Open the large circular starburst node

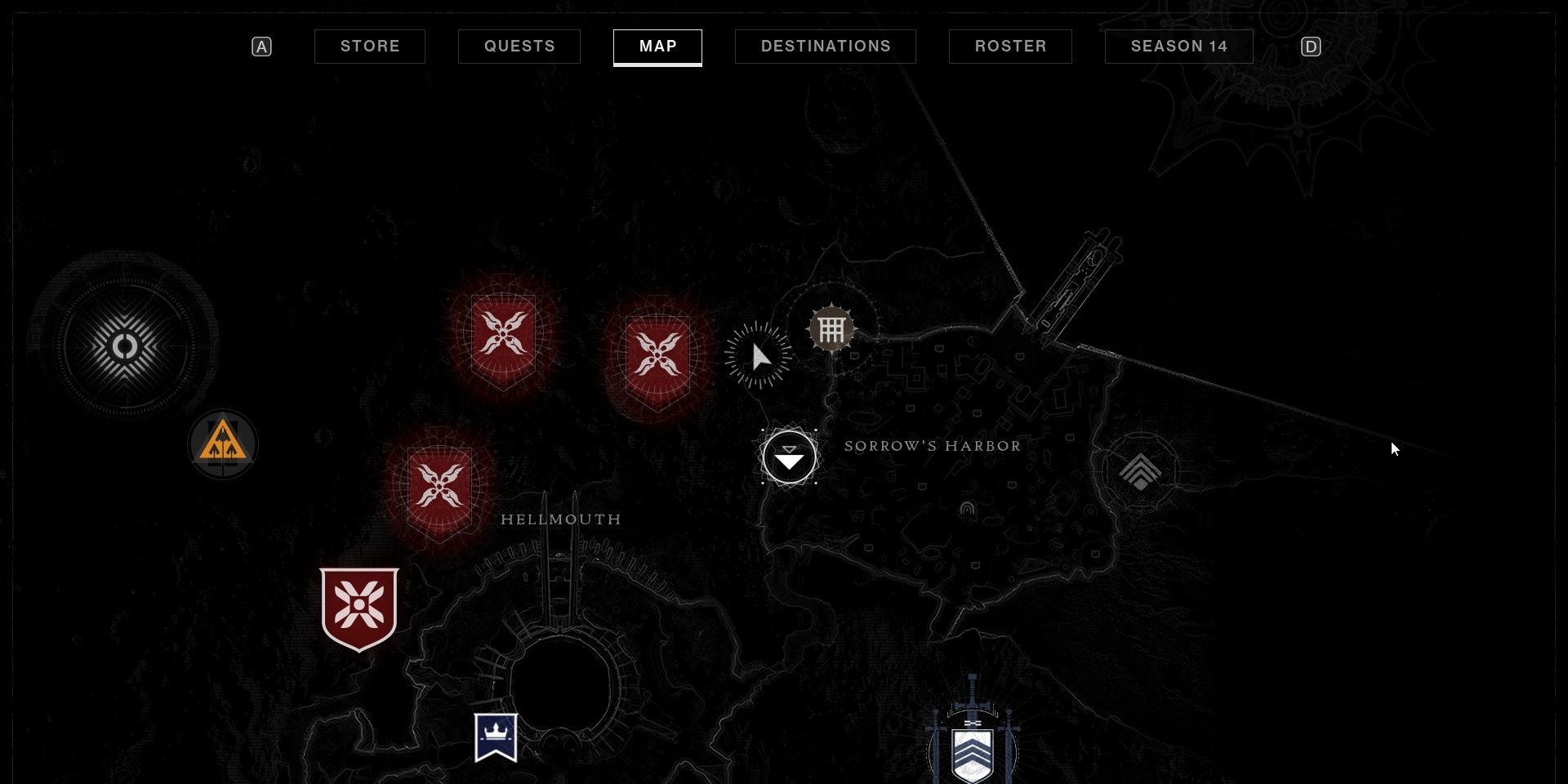[x=125, y=347]
